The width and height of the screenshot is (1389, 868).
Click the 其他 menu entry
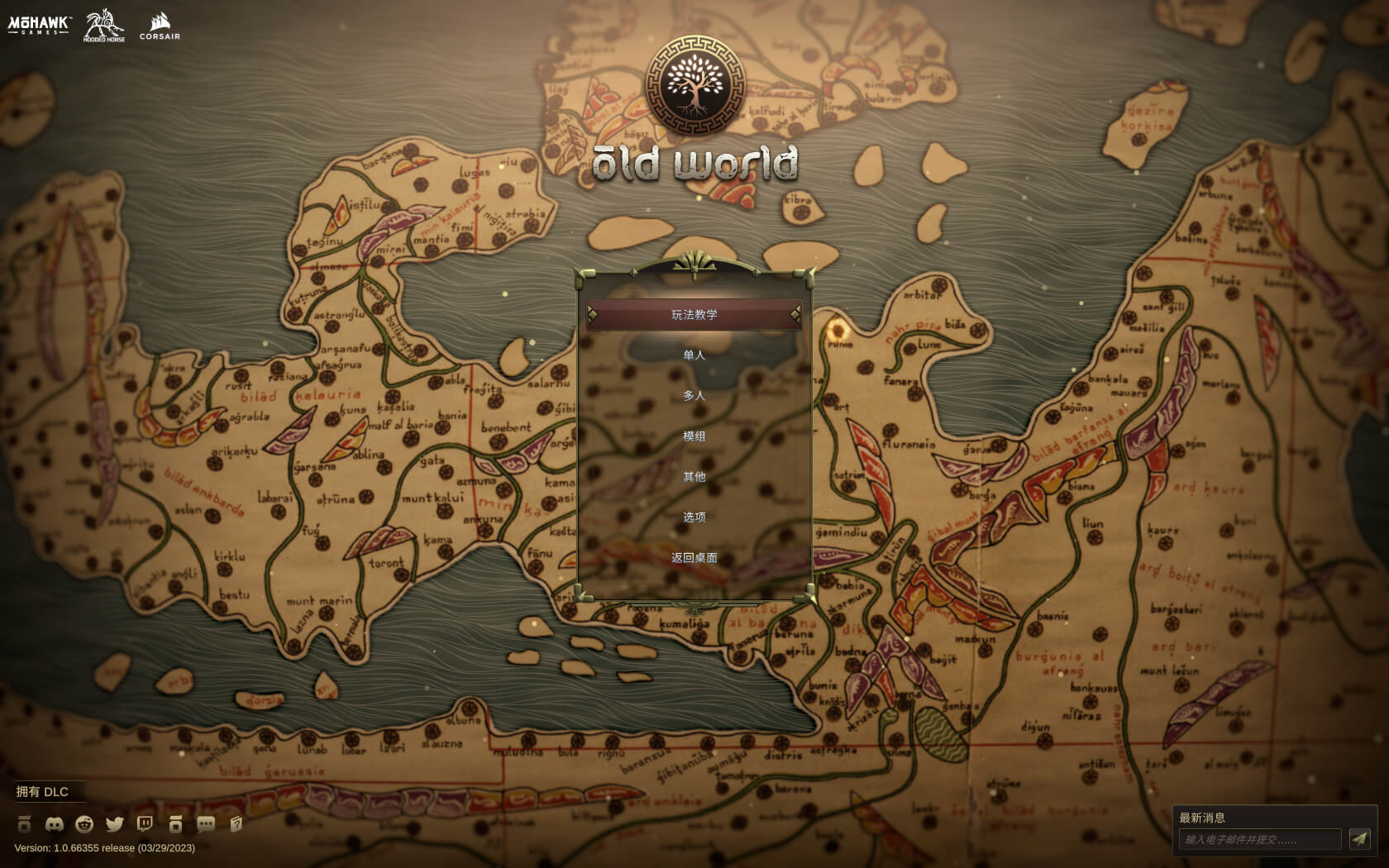click(694, 477)
